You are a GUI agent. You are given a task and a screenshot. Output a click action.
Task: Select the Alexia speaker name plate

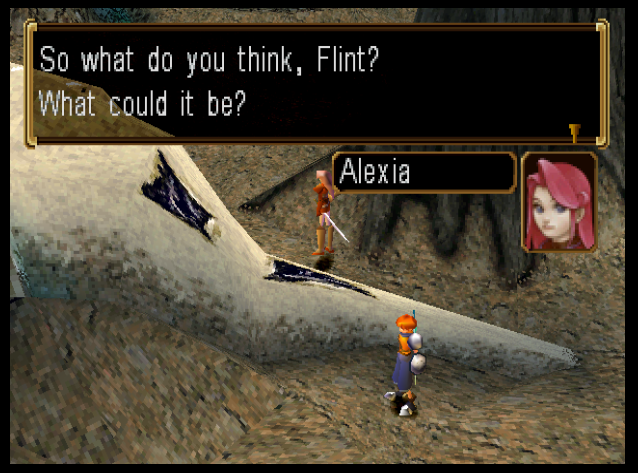pyautogui.click(x=424, y=172)
